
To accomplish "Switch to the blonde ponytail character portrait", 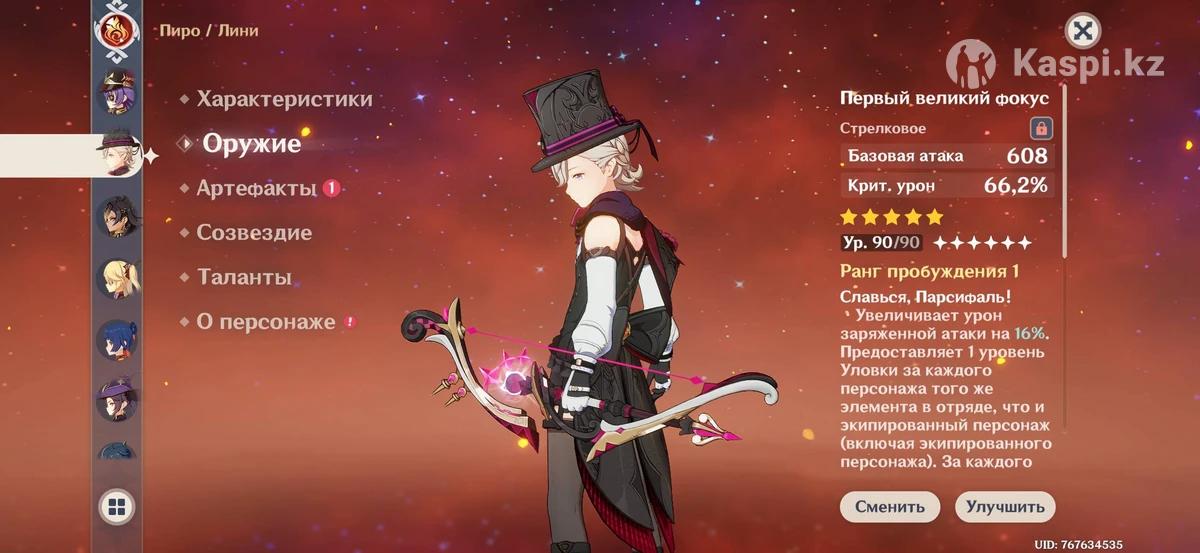I will (x=116, y=278).
